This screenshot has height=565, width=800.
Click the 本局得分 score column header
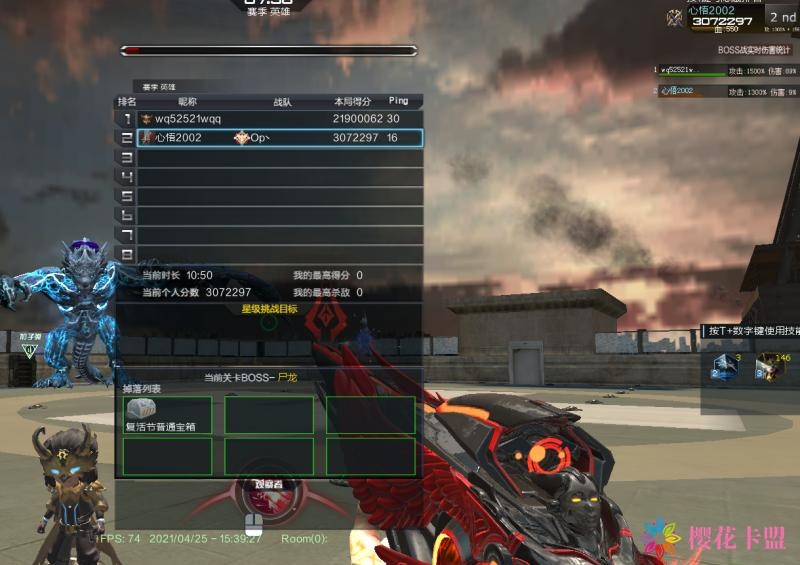(x=352, y=101)
